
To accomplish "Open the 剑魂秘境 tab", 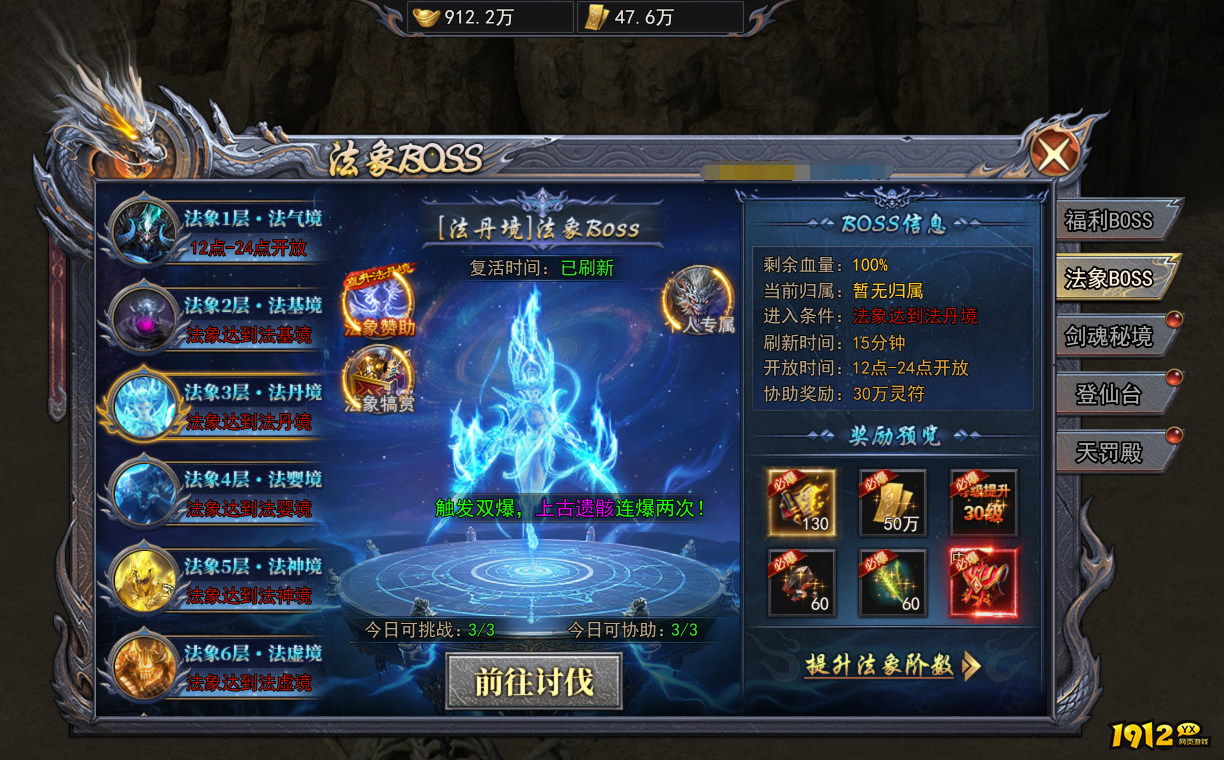I will click(1108, 337).
